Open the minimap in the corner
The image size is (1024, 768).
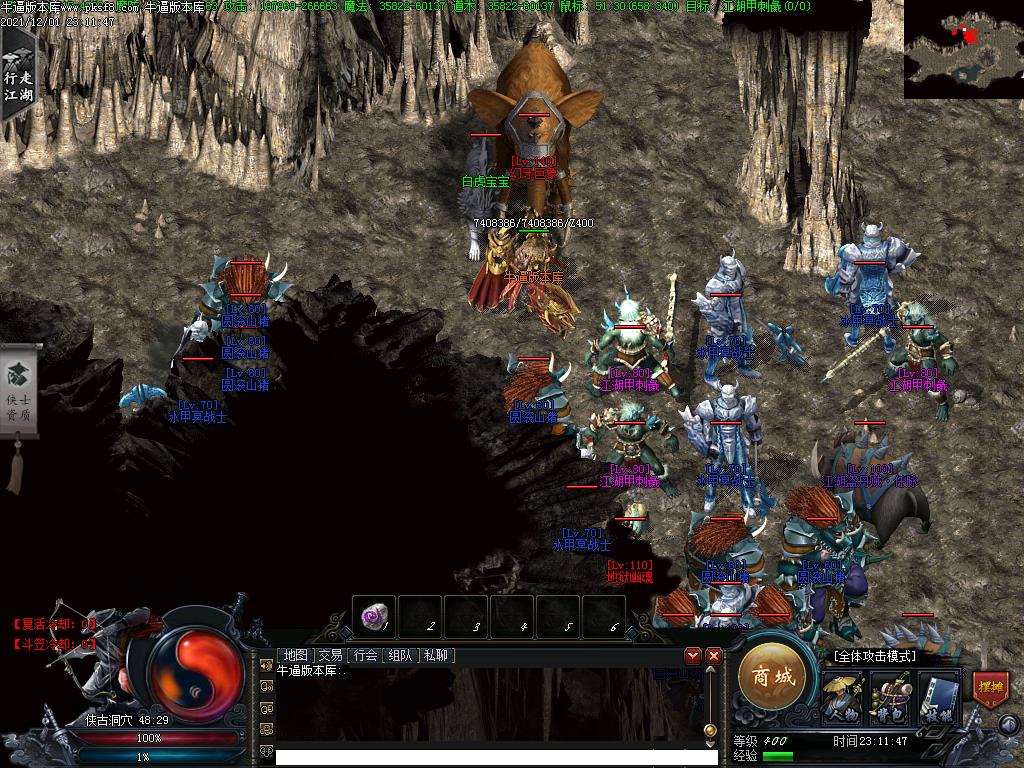click(x=963, y=49)
